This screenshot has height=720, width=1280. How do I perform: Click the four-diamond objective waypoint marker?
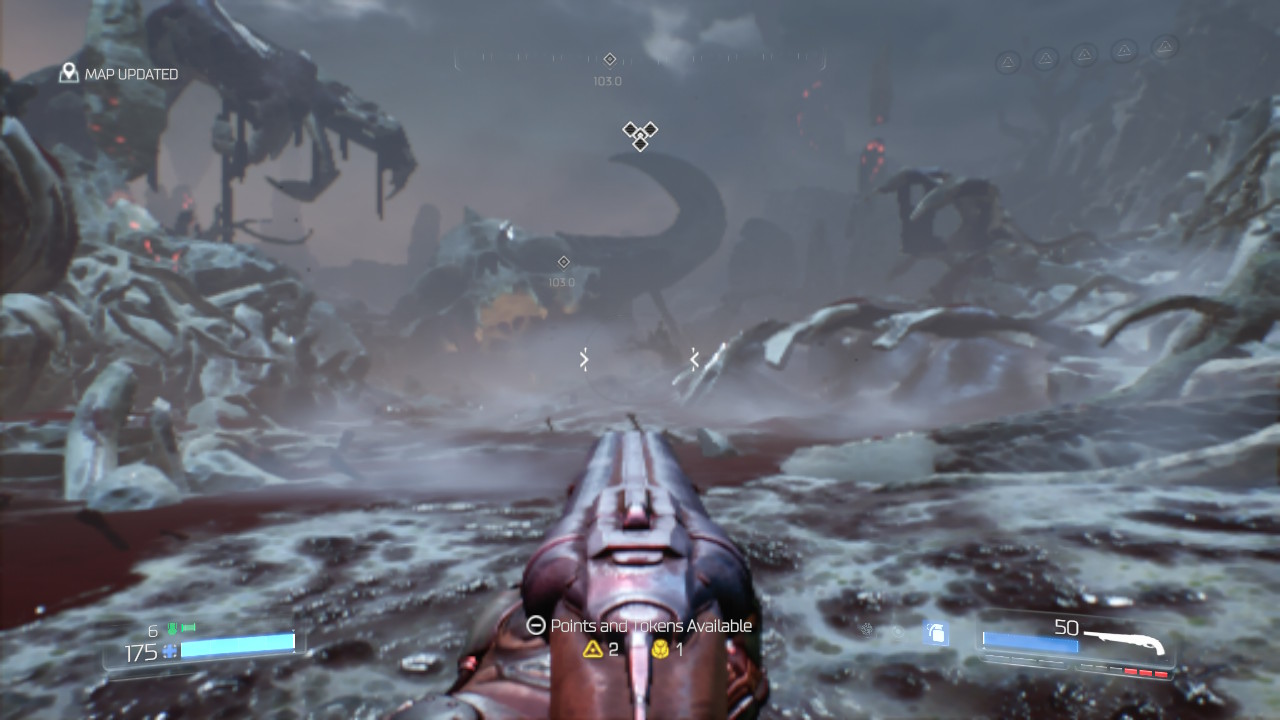[x=640, y=135]
